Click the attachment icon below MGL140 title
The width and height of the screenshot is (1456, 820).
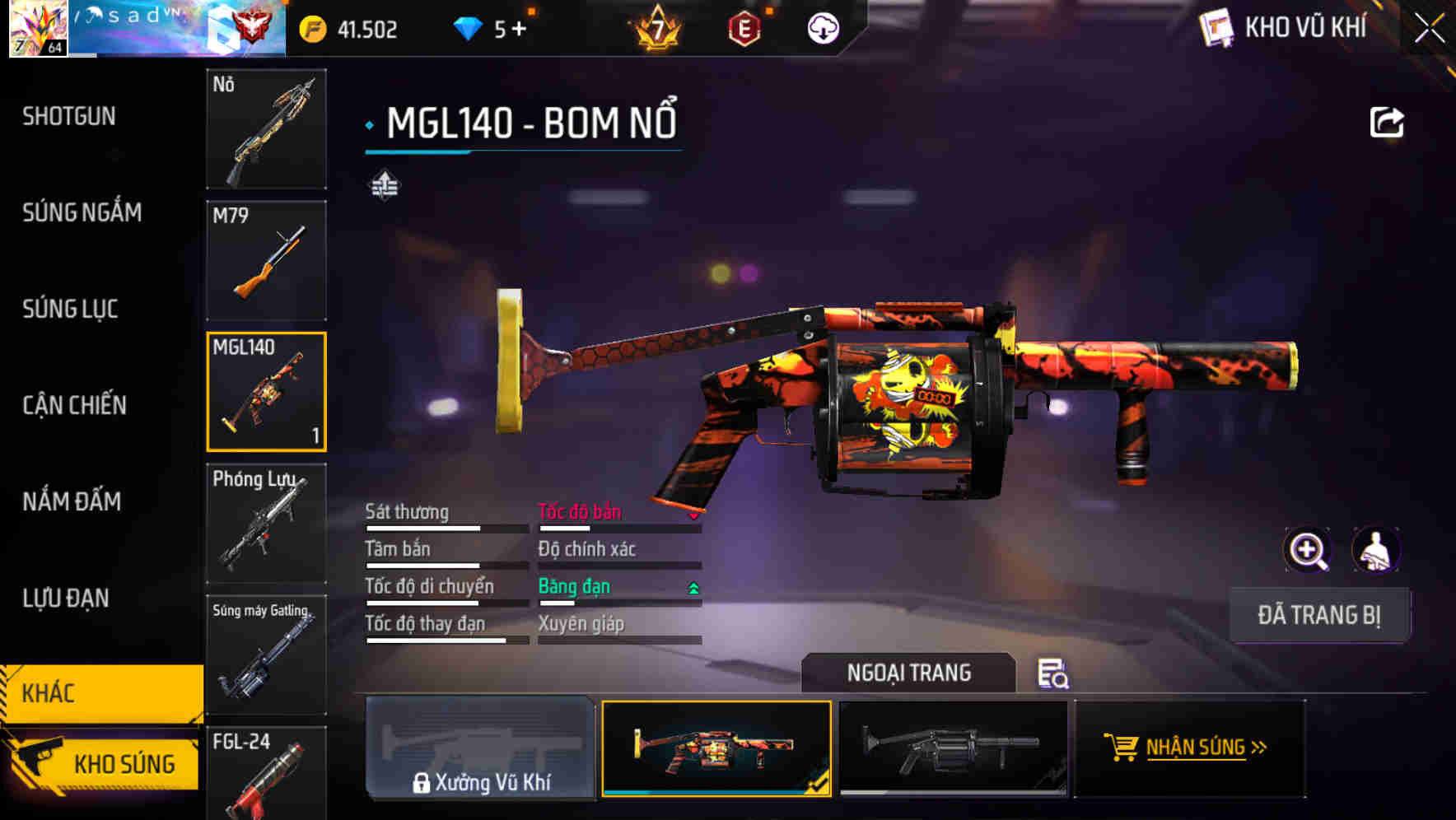(x=383, y=186)
